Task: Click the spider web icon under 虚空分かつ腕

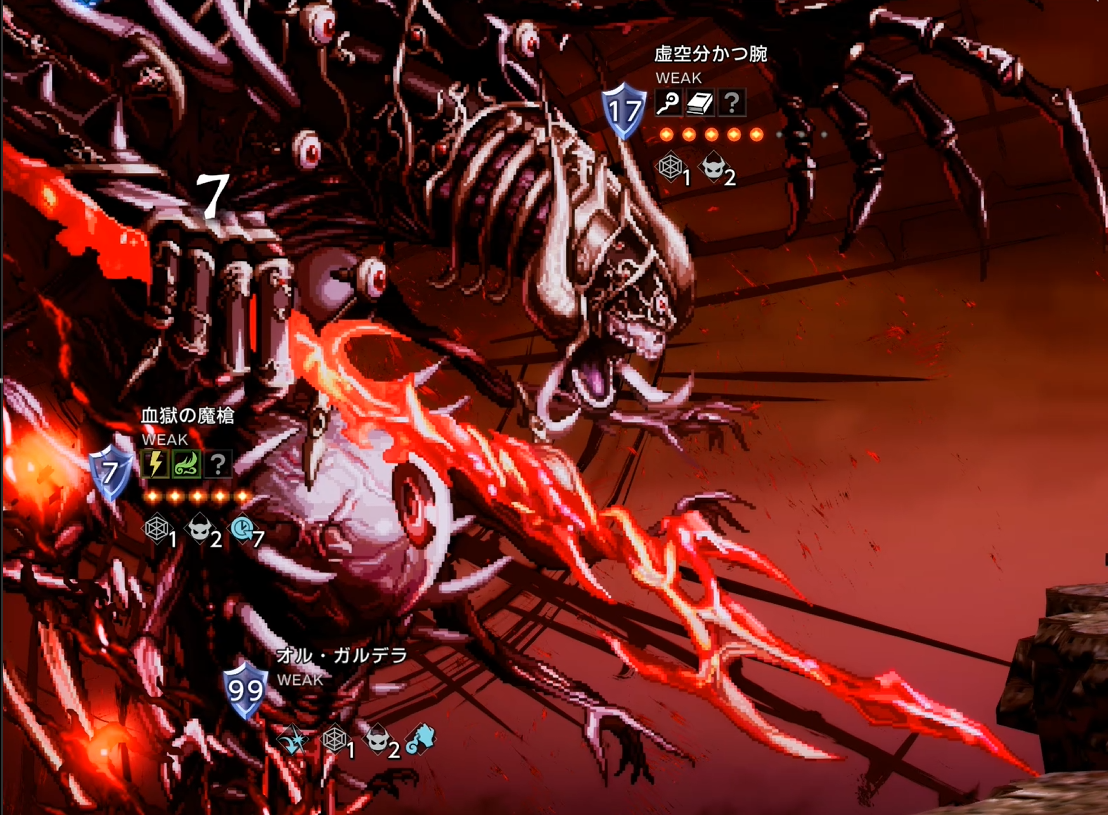Action: pyautogui.click(x=670, y=166)
